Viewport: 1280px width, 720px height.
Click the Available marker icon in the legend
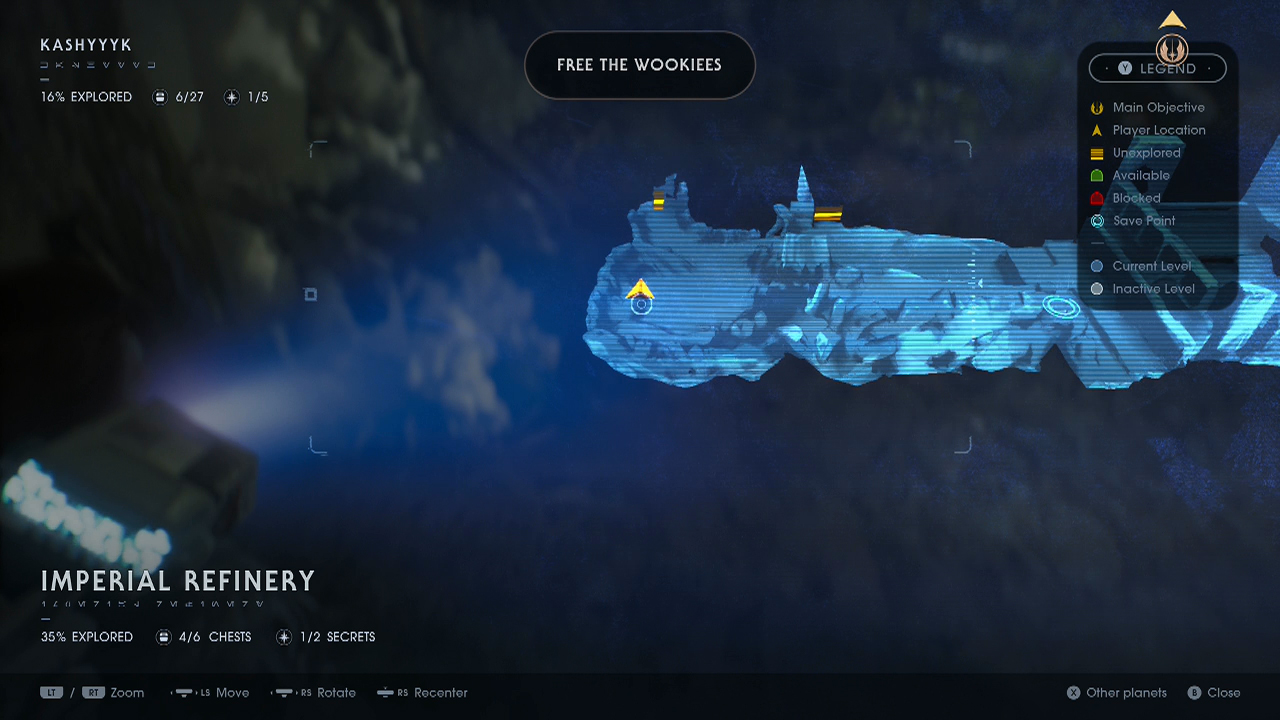click(1096, 175)
